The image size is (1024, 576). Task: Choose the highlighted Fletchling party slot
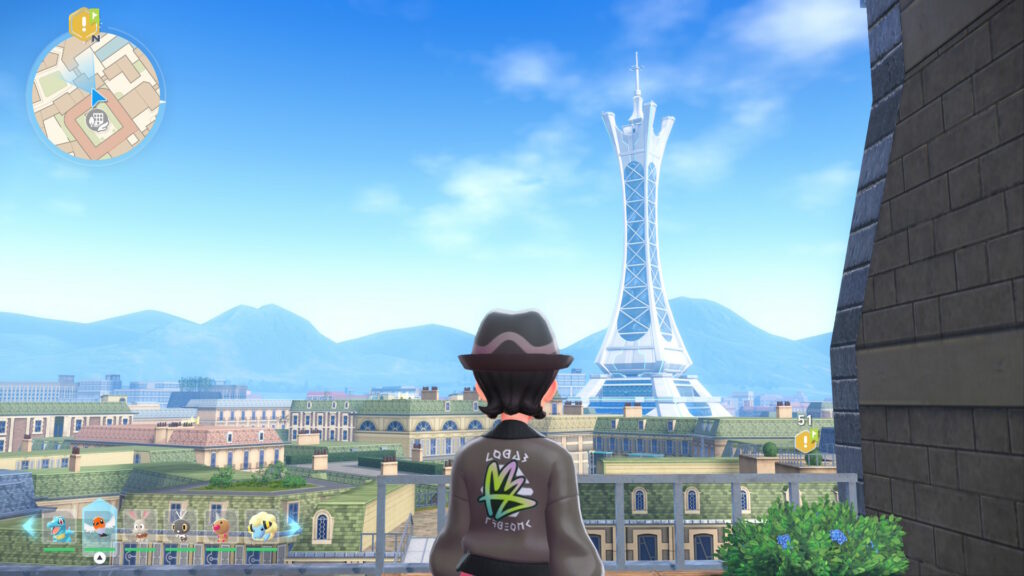click(x=100, y=524)
